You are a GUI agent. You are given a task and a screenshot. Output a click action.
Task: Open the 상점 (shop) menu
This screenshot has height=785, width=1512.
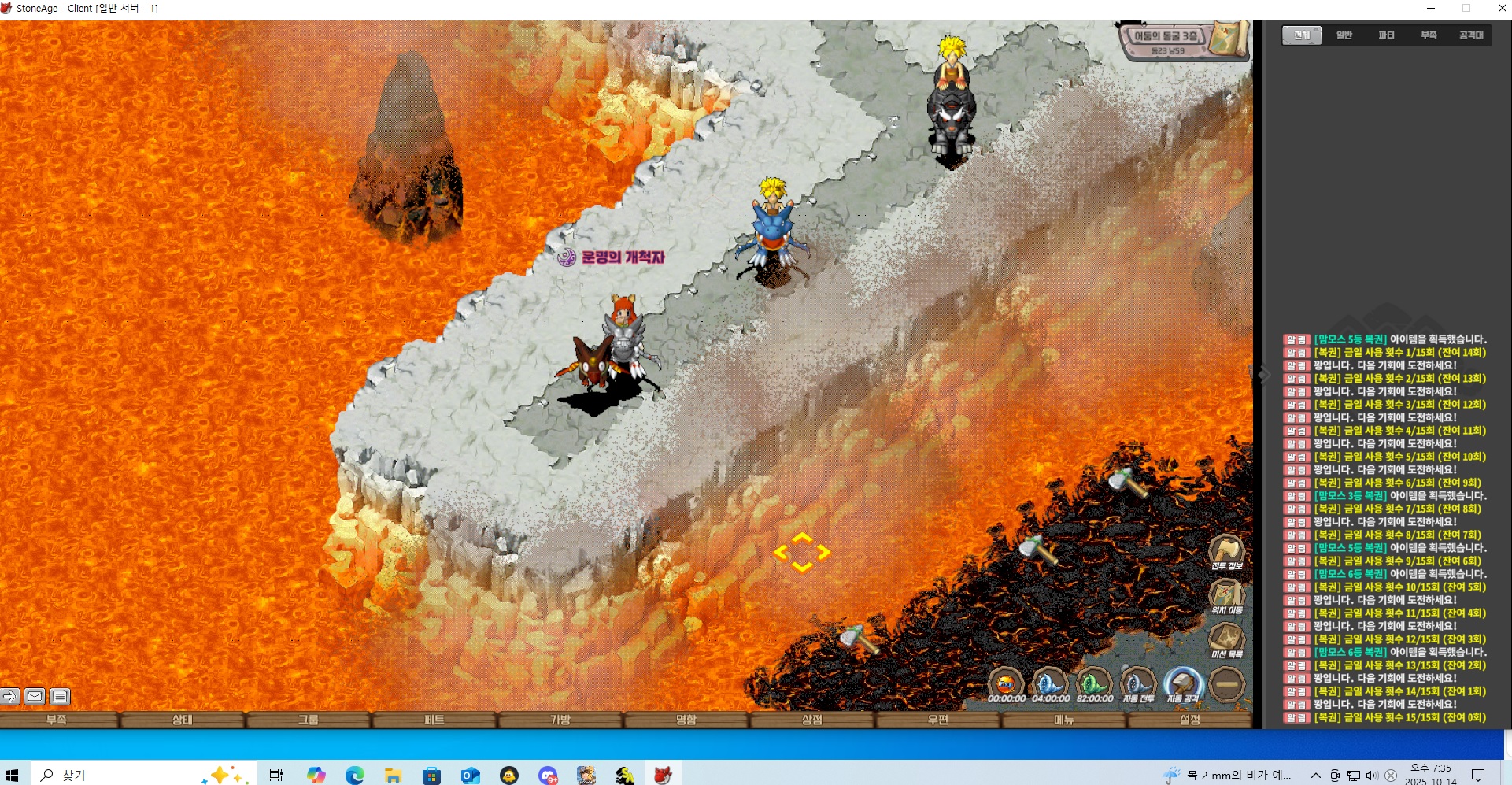[x=812, y=720]
